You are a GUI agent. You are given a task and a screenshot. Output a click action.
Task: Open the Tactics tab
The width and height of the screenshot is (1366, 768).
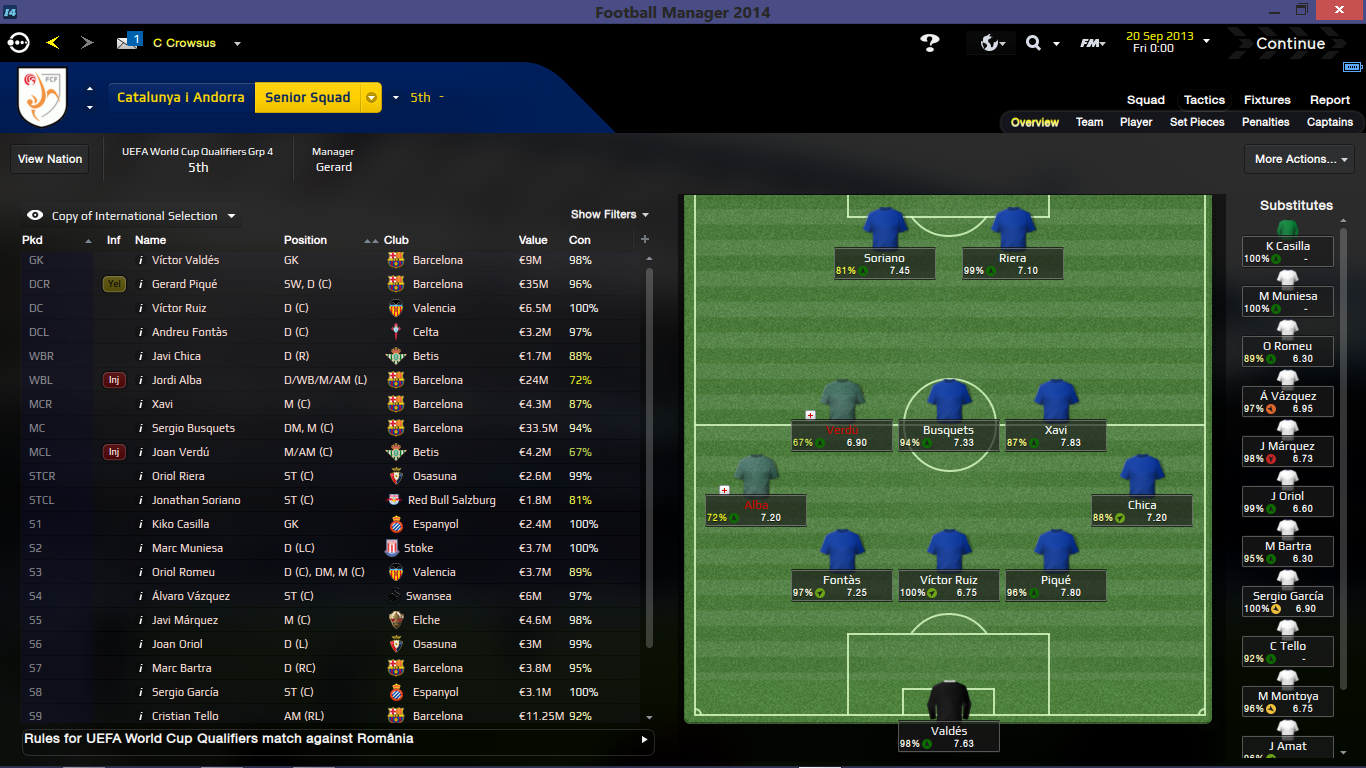click(x=1204, y=100)
